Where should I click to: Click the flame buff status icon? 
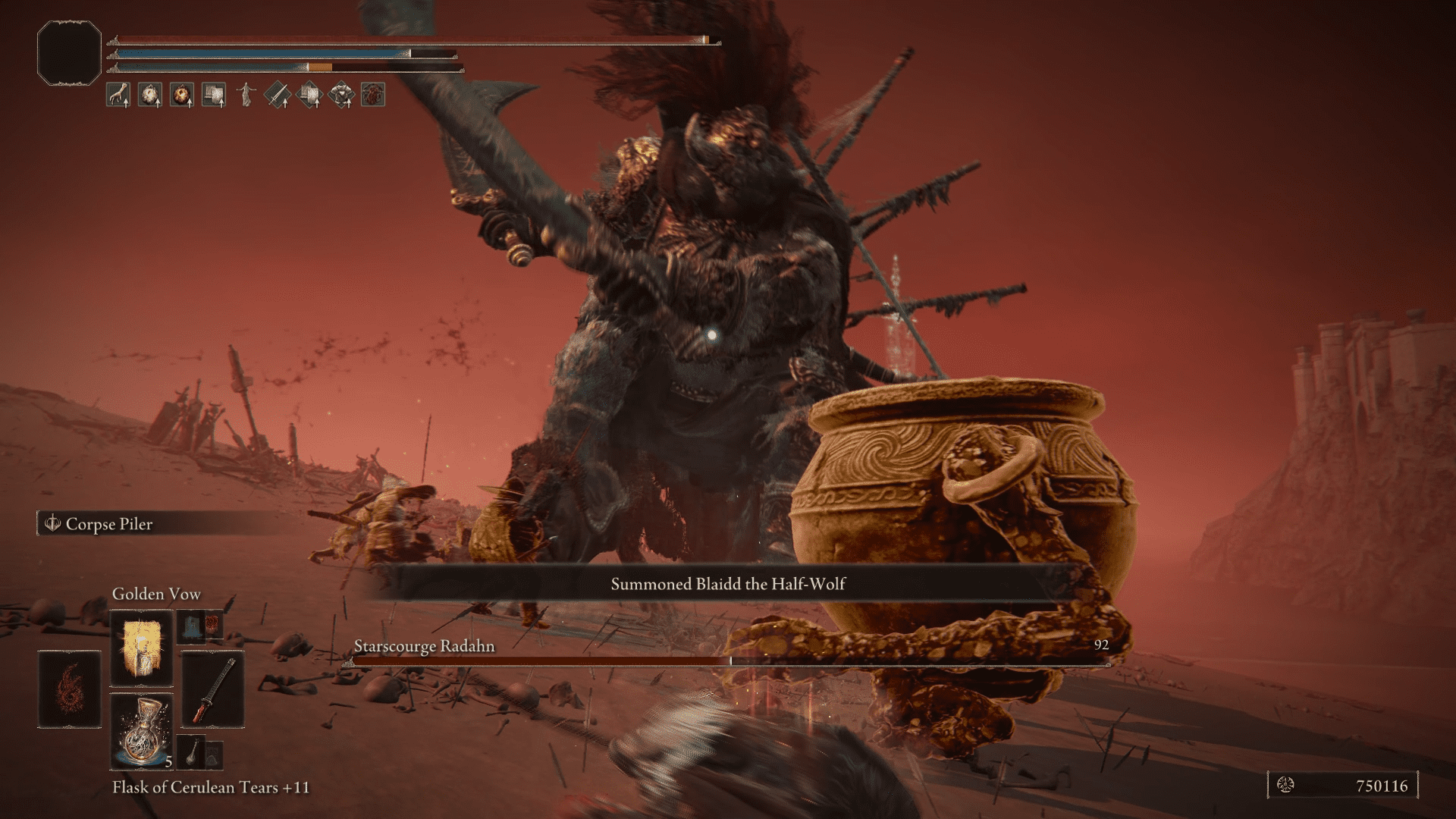tap(182, 95)
